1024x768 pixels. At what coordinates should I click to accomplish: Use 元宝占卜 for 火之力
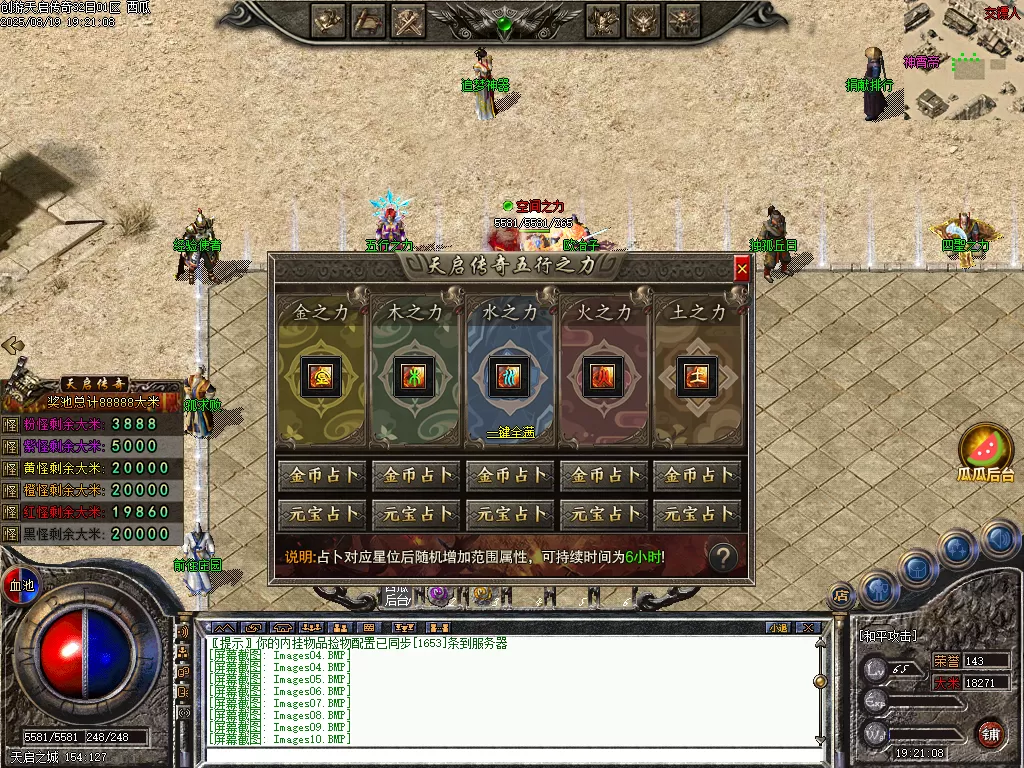click(x=603, y=515)
